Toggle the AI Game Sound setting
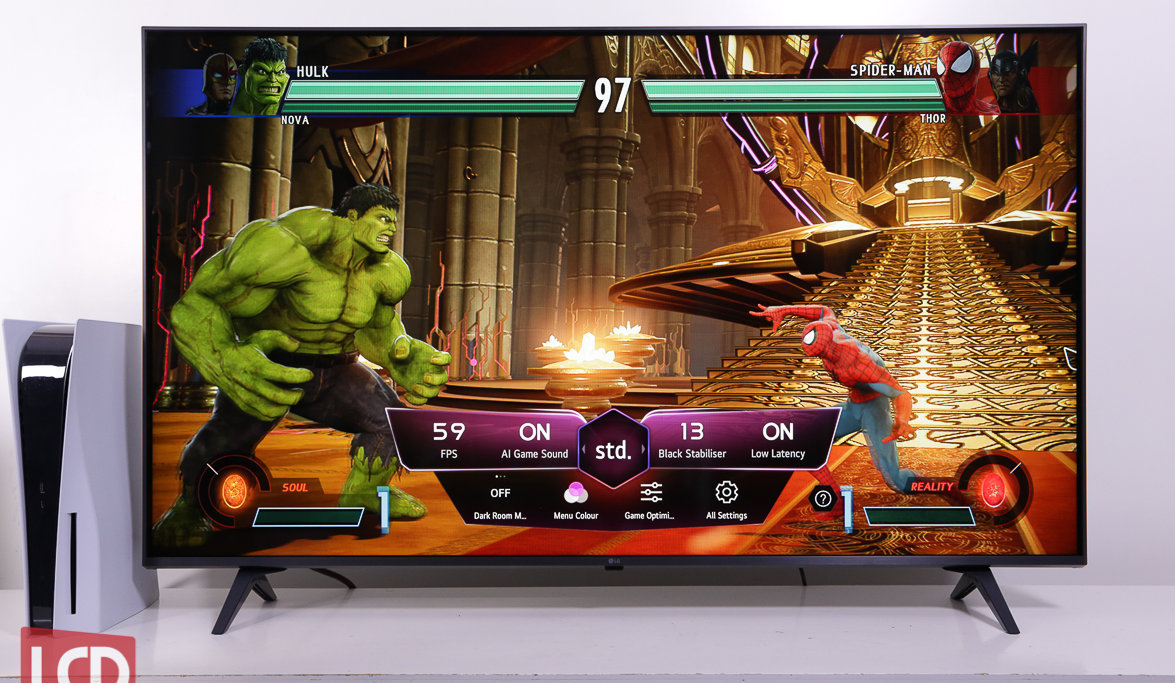 click(534, 440)
